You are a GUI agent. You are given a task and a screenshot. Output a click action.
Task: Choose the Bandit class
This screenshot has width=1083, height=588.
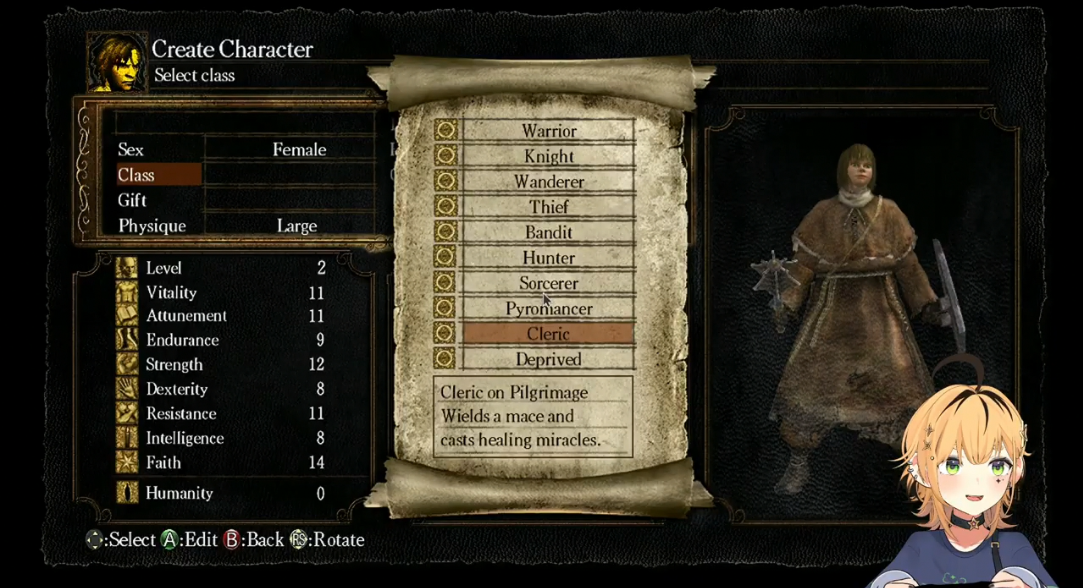pyautogui.click(x=548, y=232)
